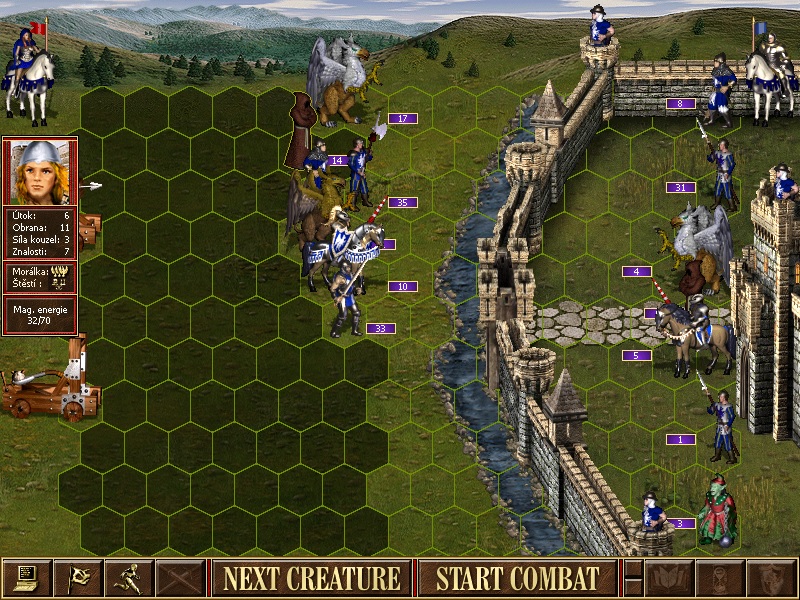Start the battle with START COMBAT
The width and height of the screenshot is (800, 600).
[517, 578]
